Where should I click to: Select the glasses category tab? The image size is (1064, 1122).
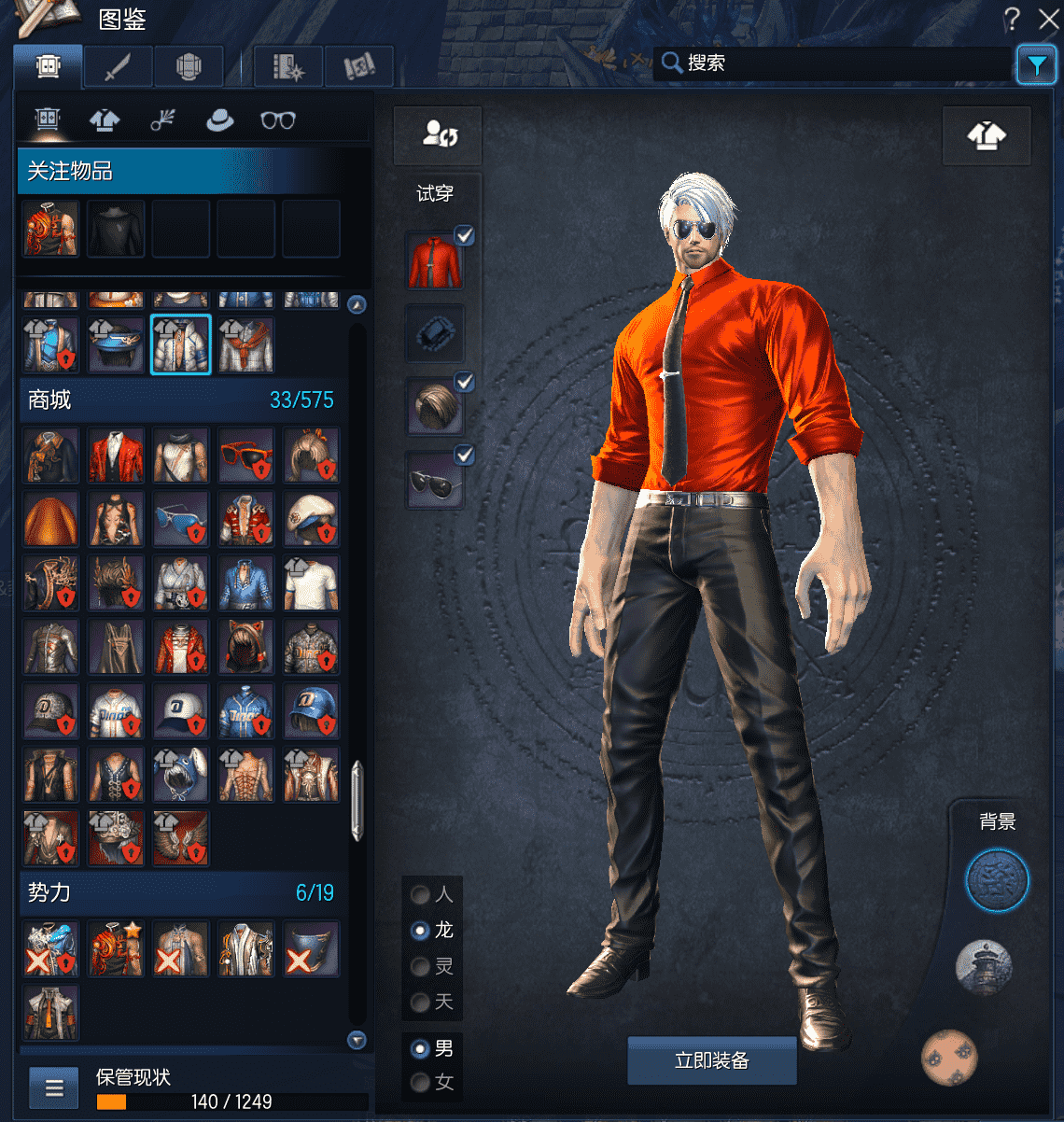coord(277,120)
